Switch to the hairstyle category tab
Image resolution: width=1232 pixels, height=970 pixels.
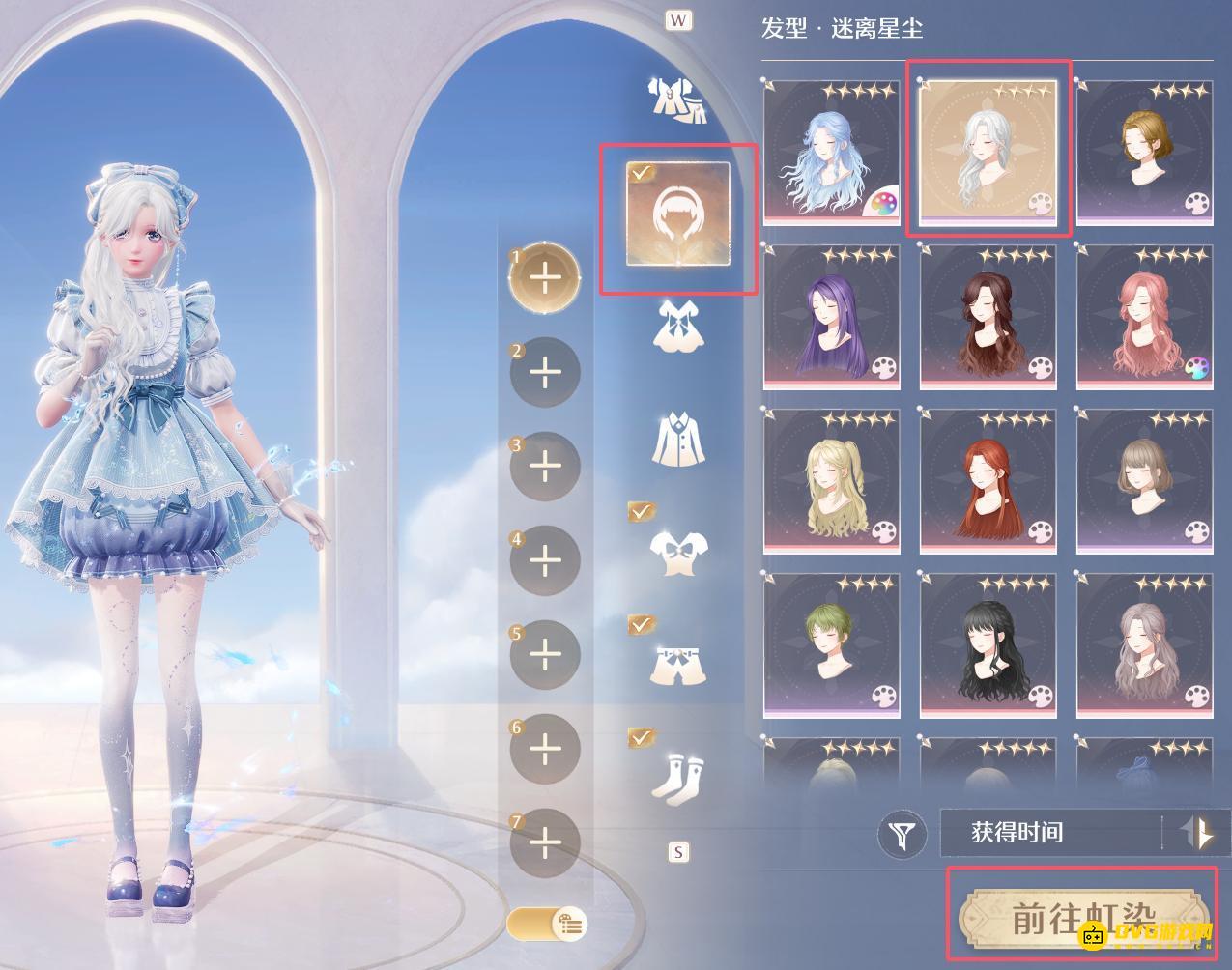(x=676, y=218)
